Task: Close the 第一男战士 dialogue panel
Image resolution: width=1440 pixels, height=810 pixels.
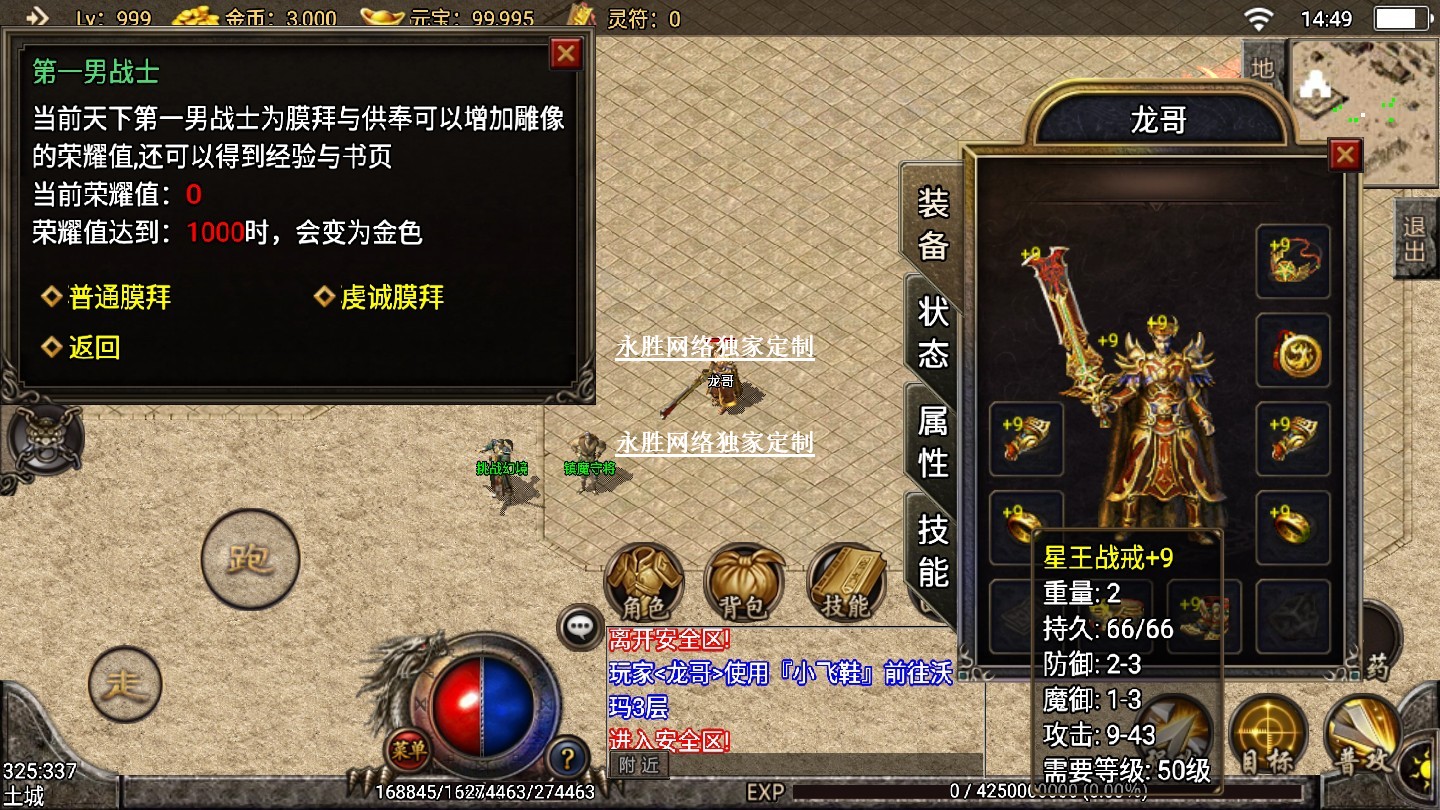Action: [x=566, y=53]
